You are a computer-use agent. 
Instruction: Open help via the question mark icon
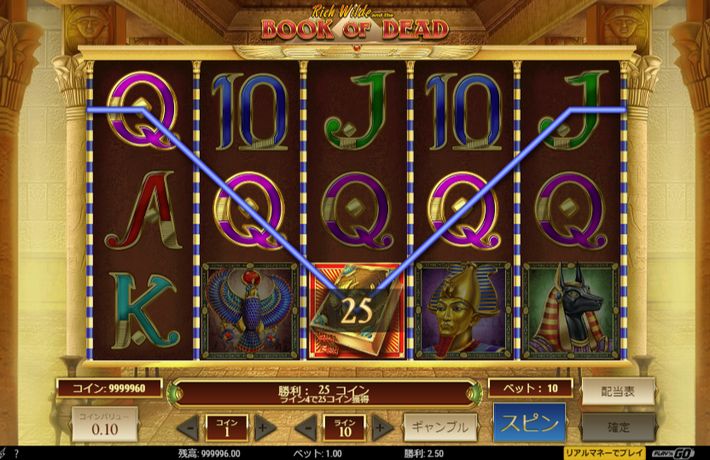(x=17, y=454)
